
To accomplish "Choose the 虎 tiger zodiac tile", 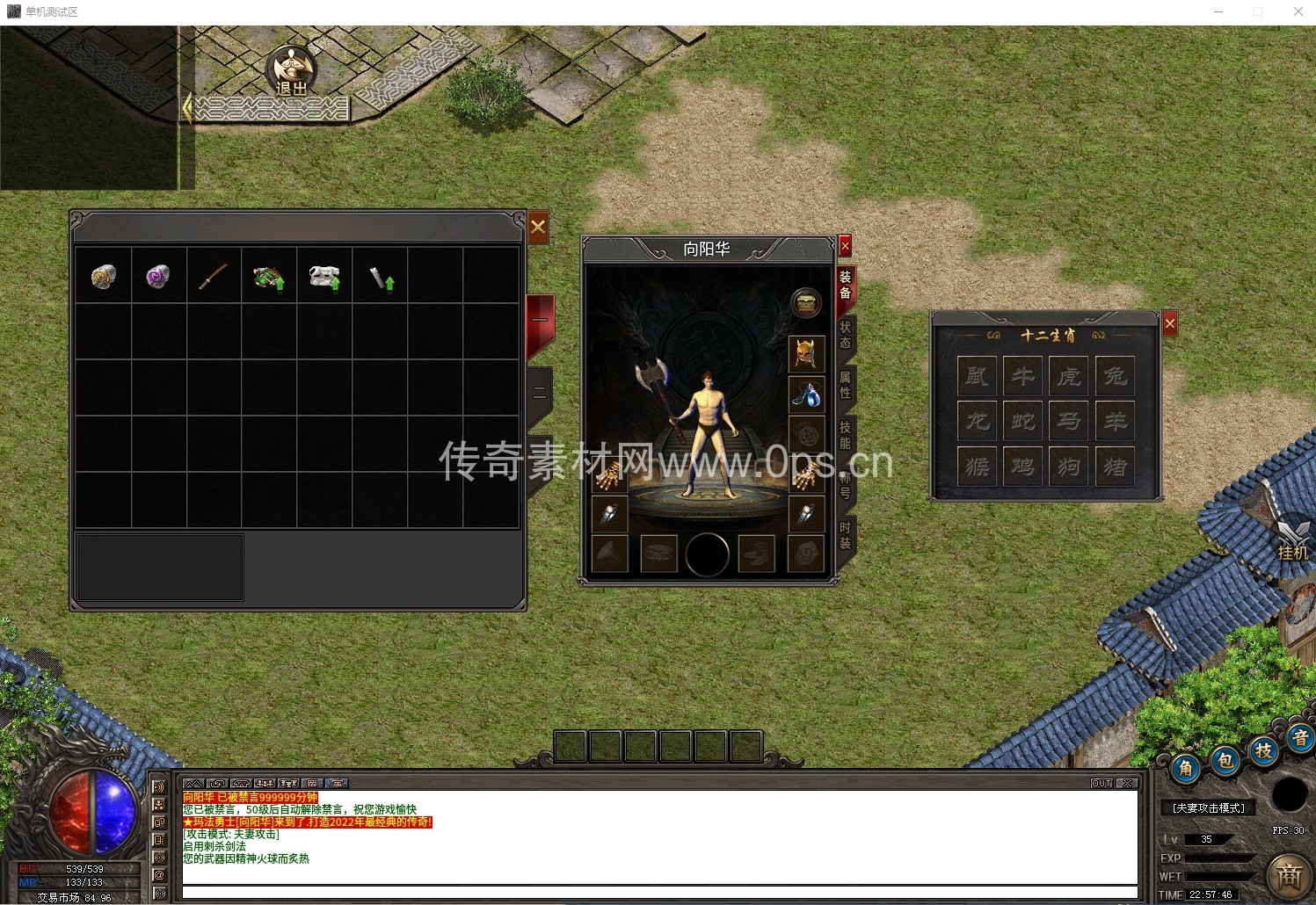I will 1068,376.
